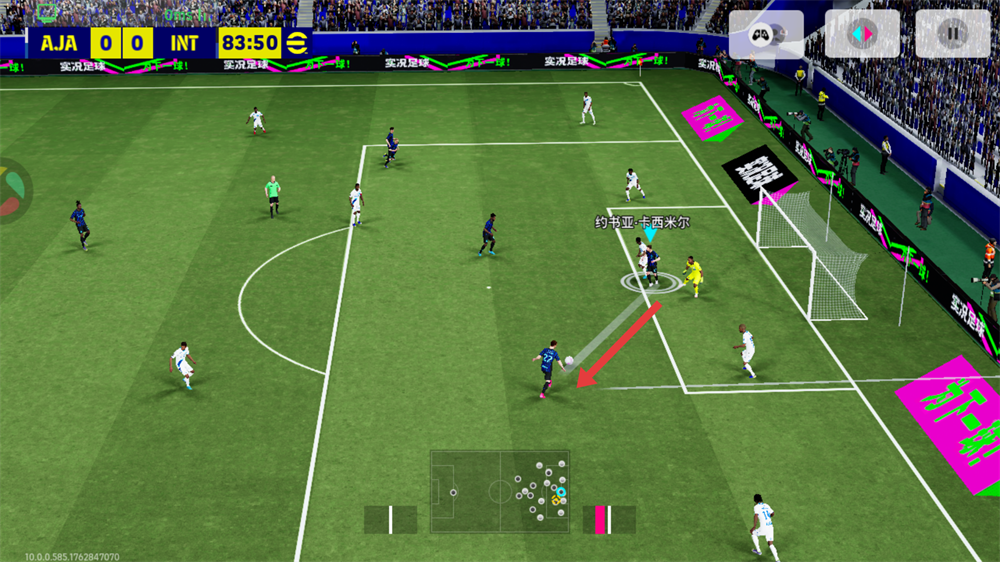Tap the green panel with single white stripe
This screenshot has height=562, width=1000.
390,519
